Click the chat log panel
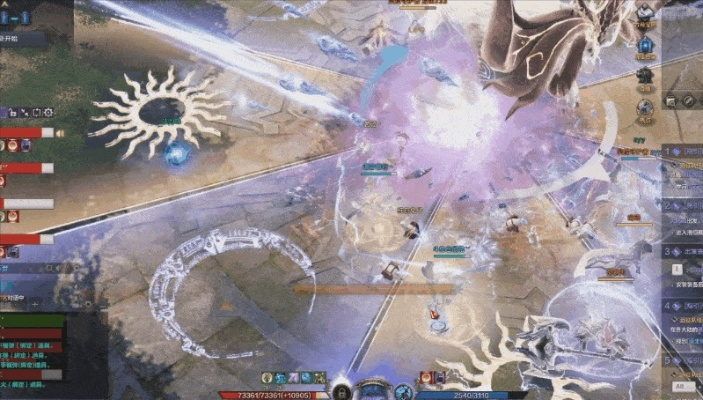Screen dimensions: 703x400 coord(32,350)
